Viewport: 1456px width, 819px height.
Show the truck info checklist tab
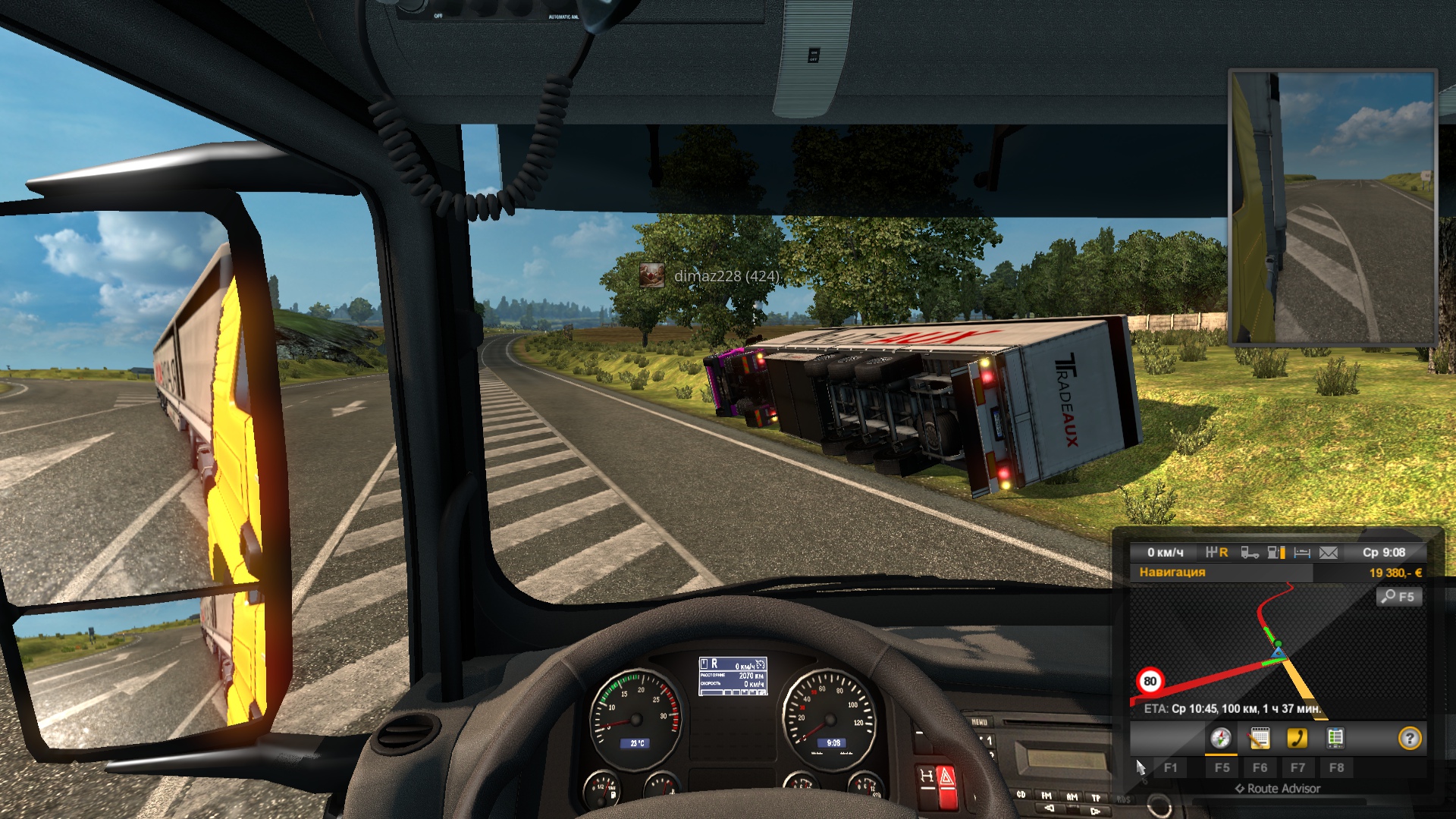point(1335,738)
